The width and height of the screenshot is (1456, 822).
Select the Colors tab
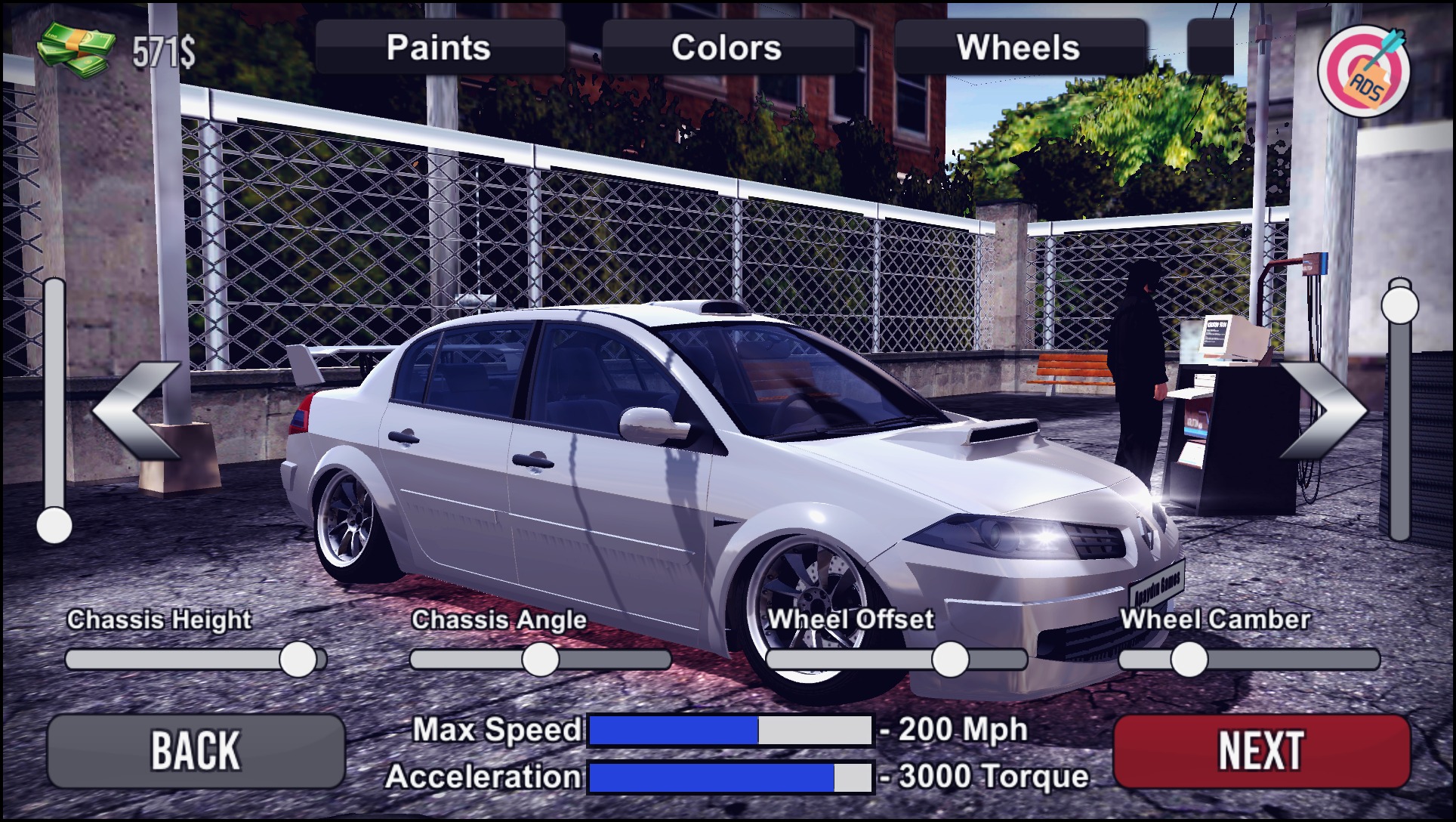[x=727, y=48]
